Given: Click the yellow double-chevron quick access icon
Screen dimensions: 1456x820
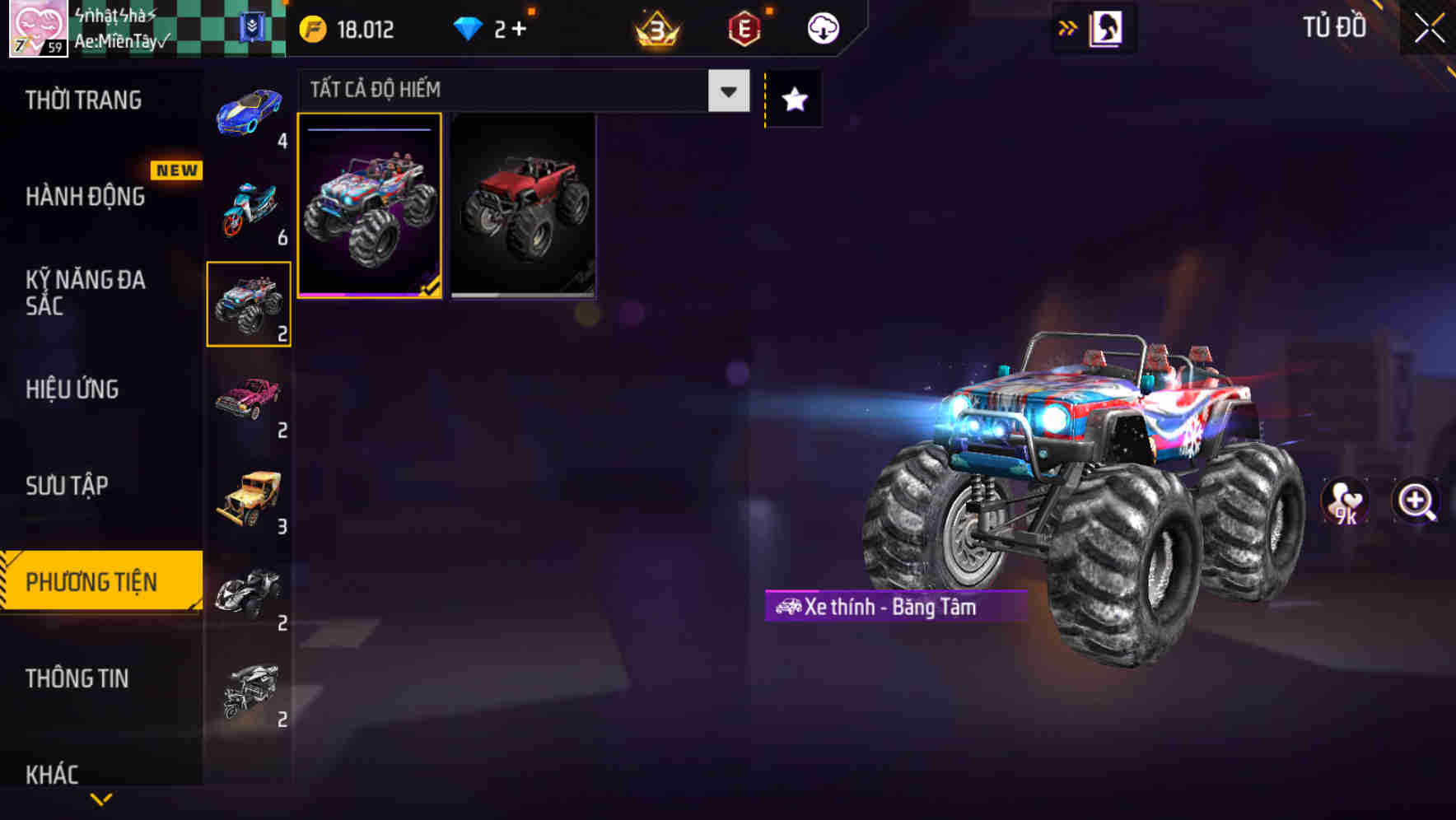Looking at the screenshot, I should click(x=1068, y=27).
